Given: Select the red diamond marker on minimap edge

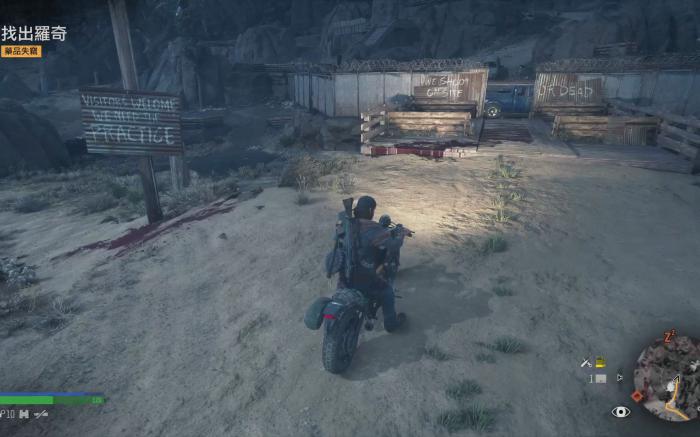Looking at the screenshot, I should pos(637,395).
